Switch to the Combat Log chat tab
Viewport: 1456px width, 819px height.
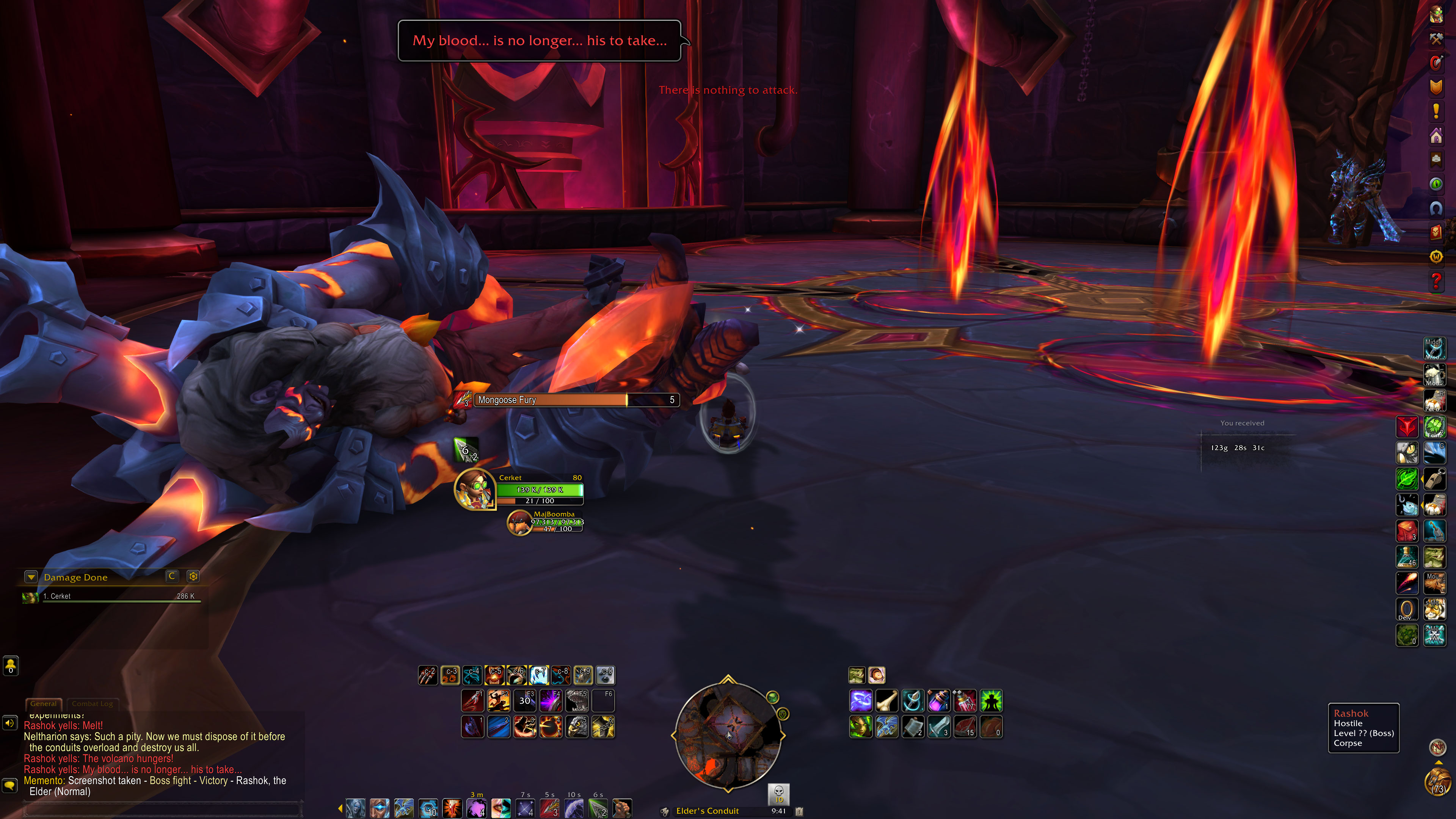coord(92,704)
